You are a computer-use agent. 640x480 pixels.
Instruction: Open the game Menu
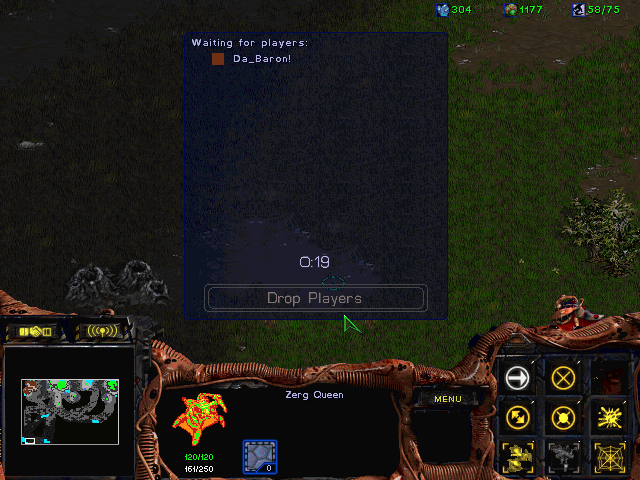click(x=447, y=399)
